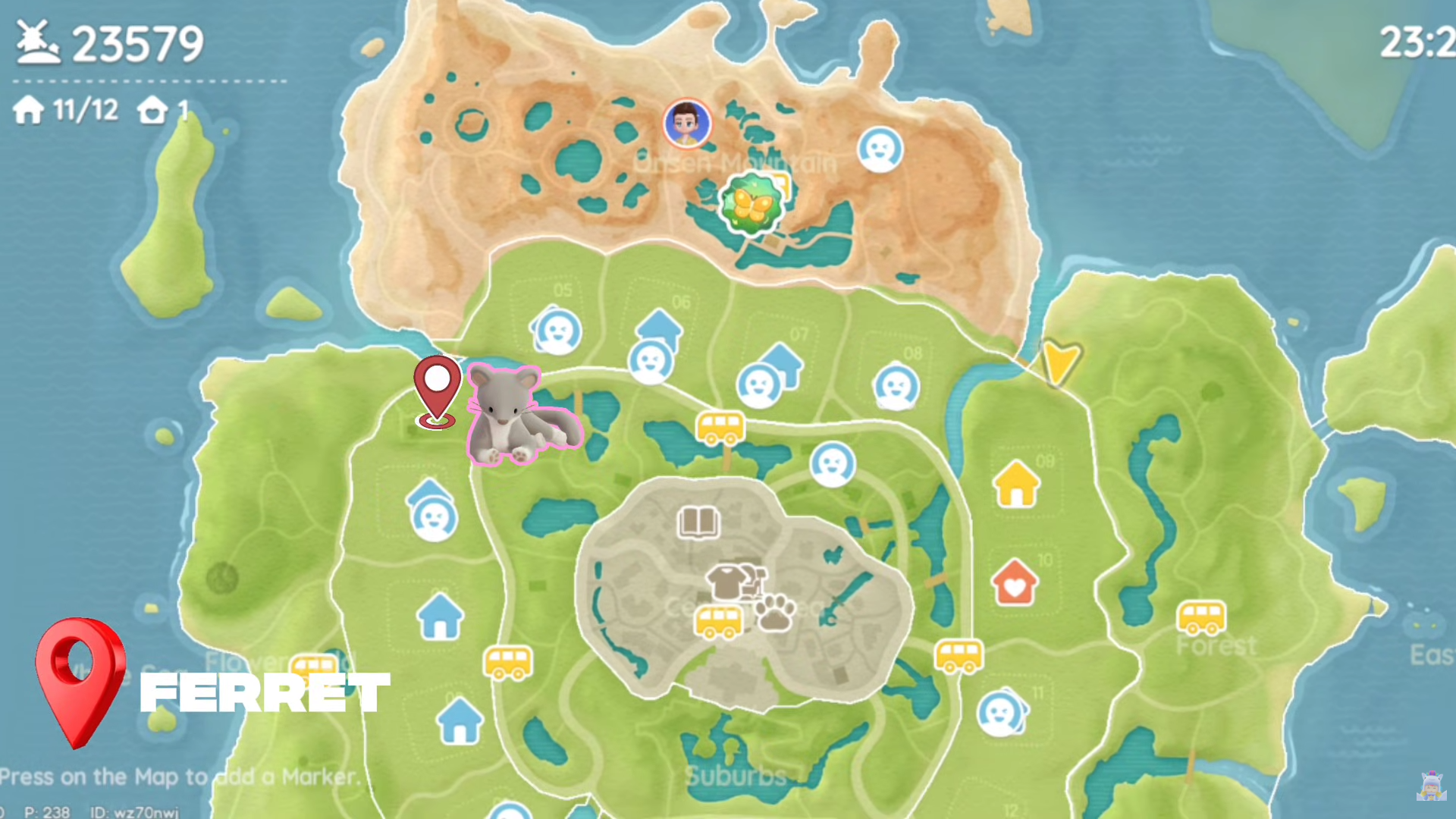Select the NPC face icon on Onsen Mountain
The image size is (1456, 819).
pyautogui.click(x=880, y=150)
